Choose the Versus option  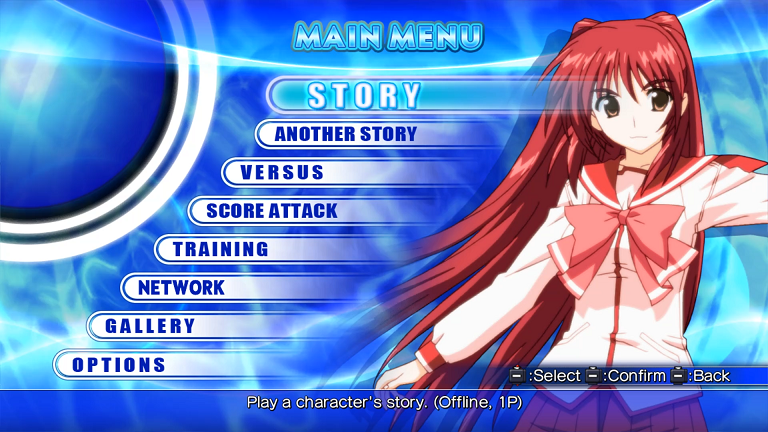coord(283,172)
